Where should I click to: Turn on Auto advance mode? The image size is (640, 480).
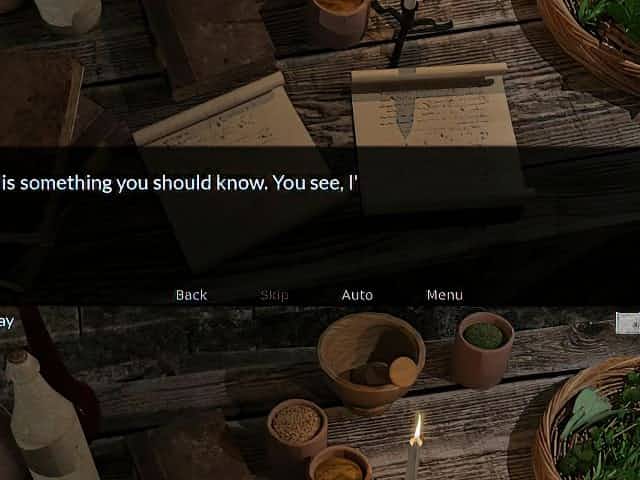coord(357,295)
